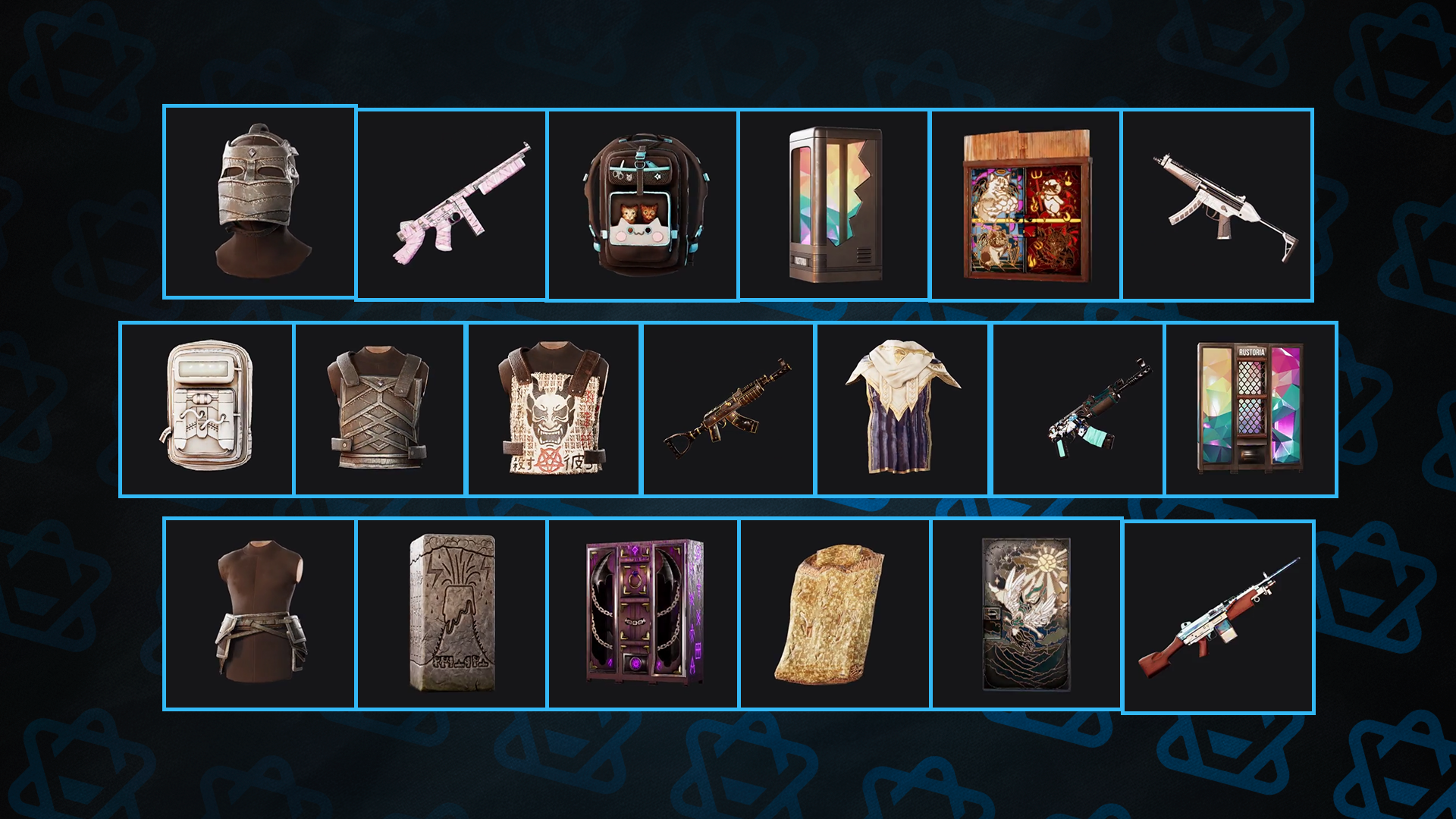Select the oni mask vest skin
Screen dimensions: 1456x819
pyautogui.click(x=554, y=409)
